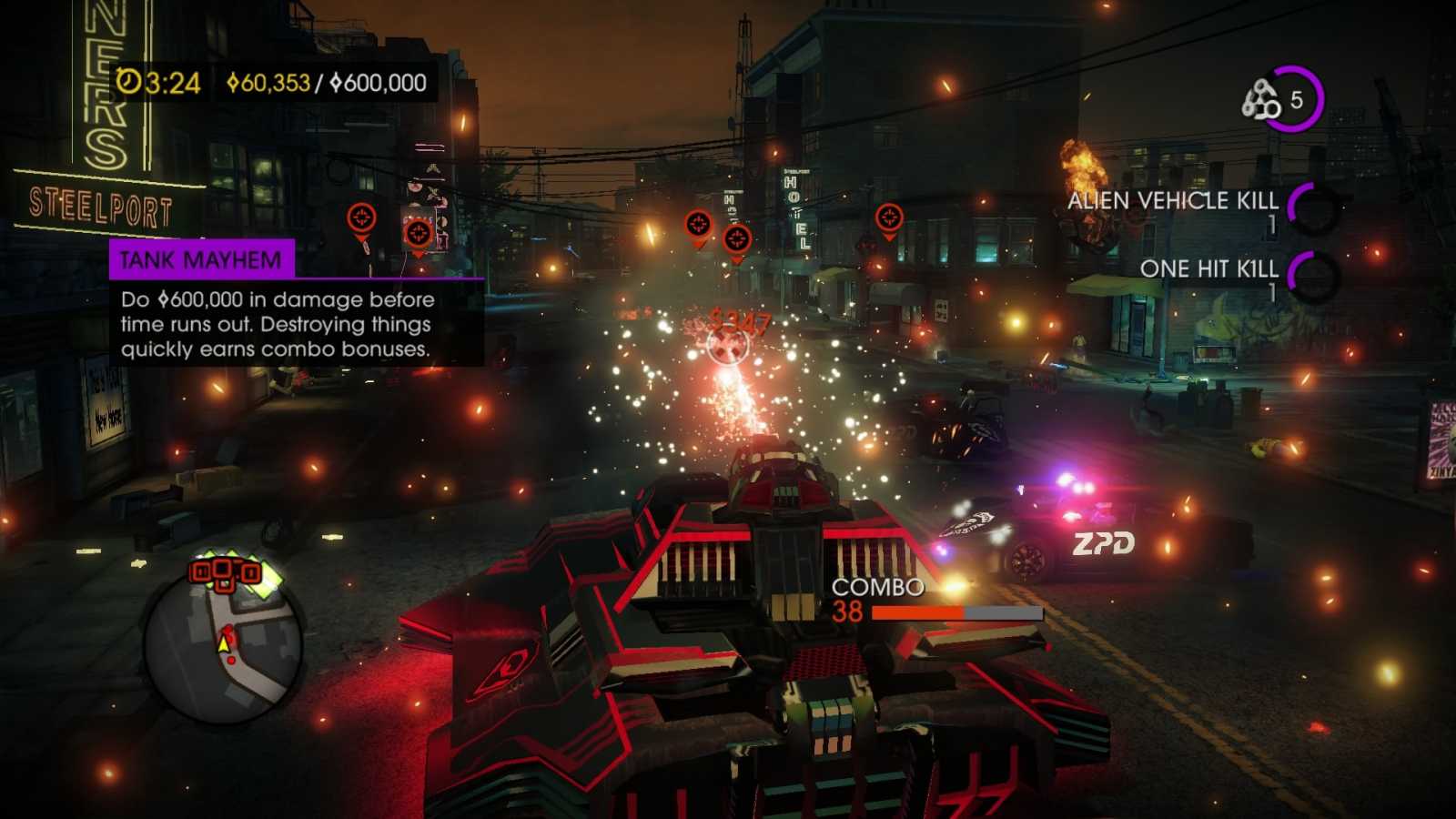Click the red target cluster on minimap

(x=224, y=572)
